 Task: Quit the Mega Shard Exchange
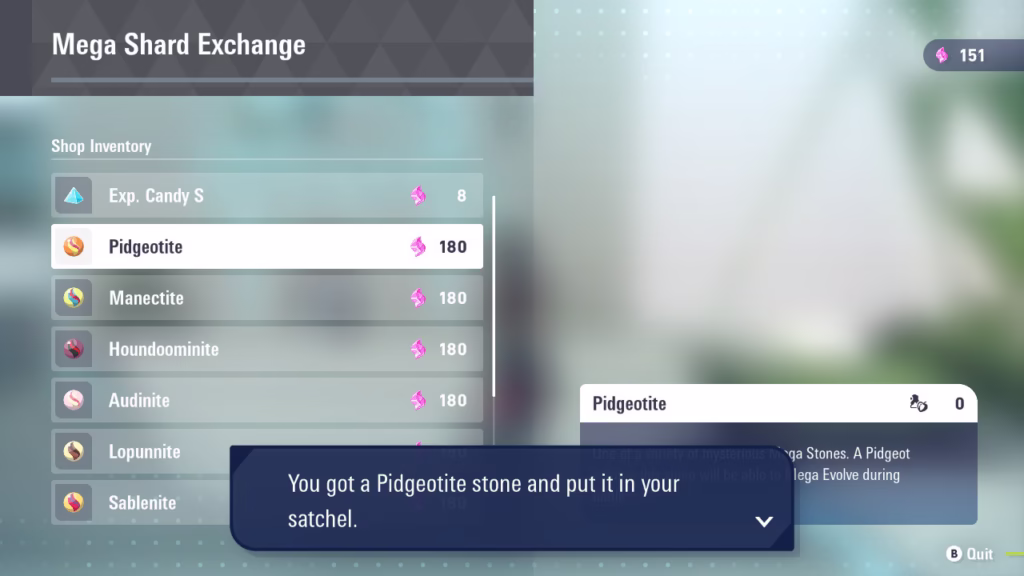coord(970,554)
